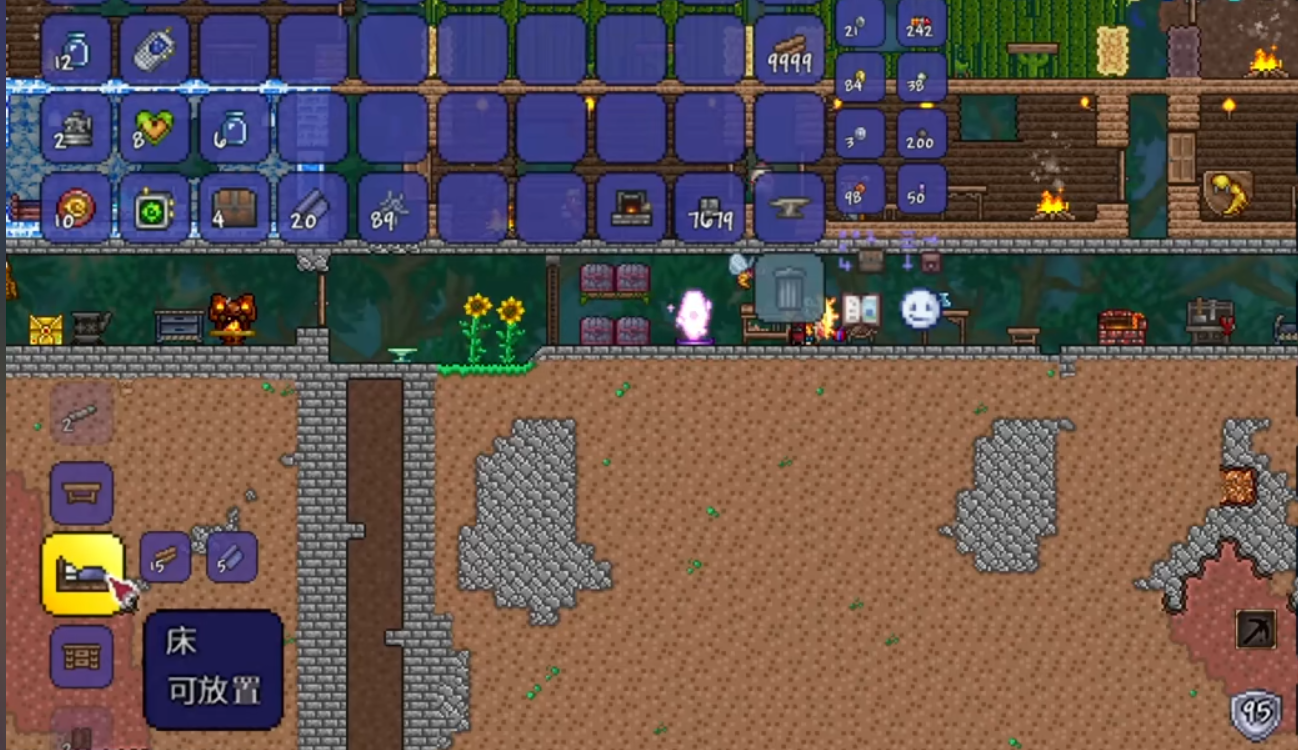Click the 5 silk ingredient slot
The height and width of the screenshot is (750, 1298).
click(x=232, y=557)
